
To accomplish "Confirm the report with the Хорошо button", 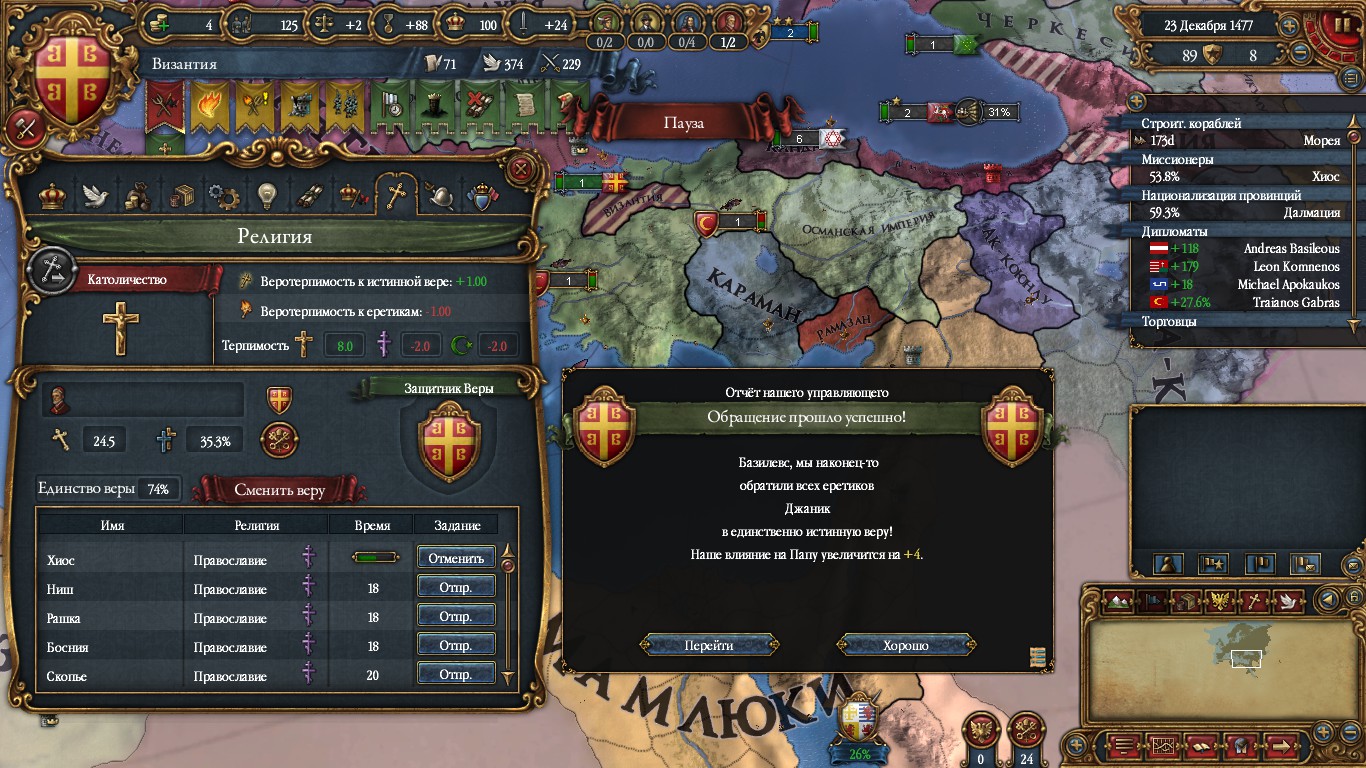I will point(906,645).
